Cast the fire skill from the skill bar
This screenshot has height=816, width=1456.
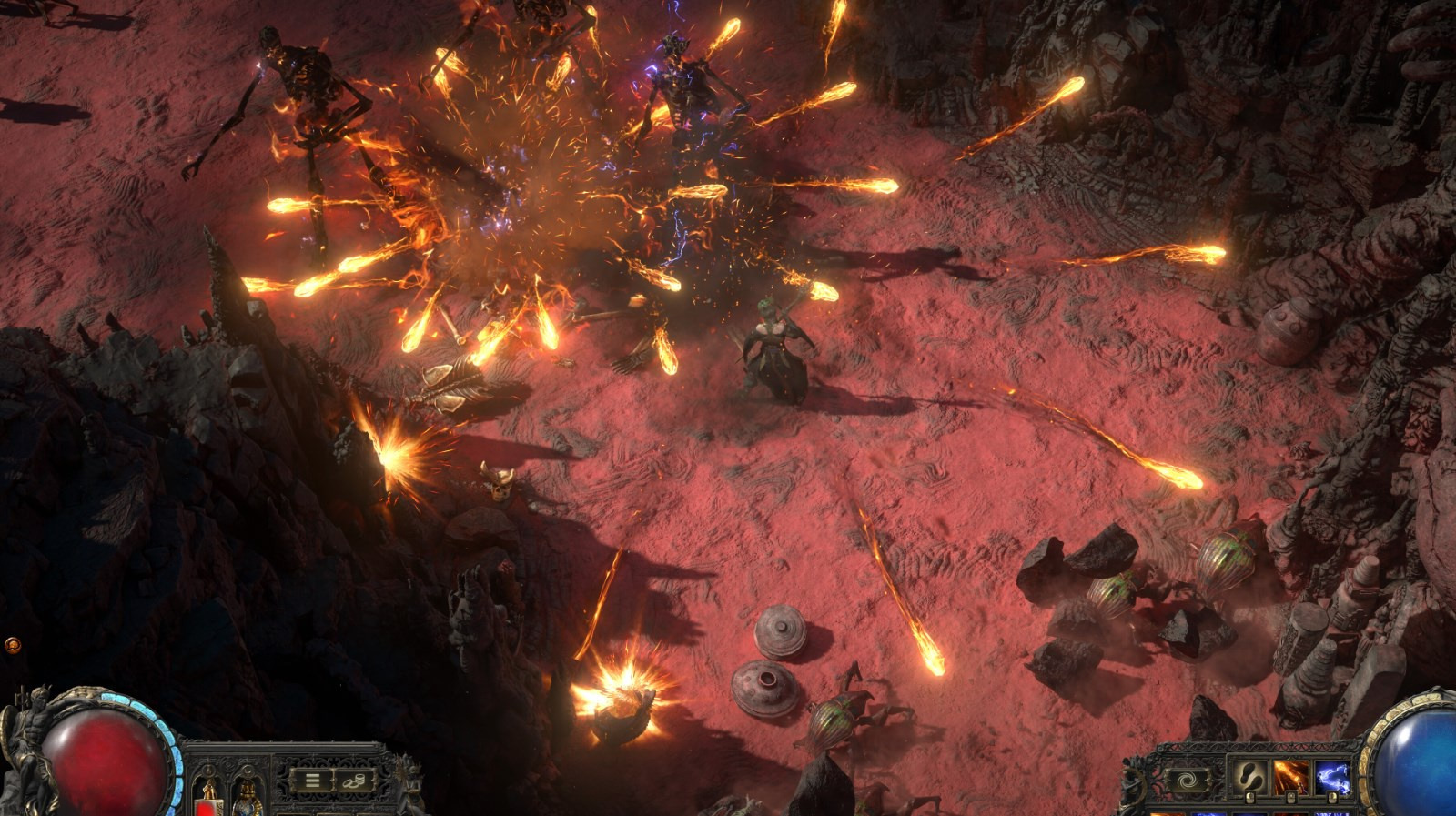[x=1290, y=775]
